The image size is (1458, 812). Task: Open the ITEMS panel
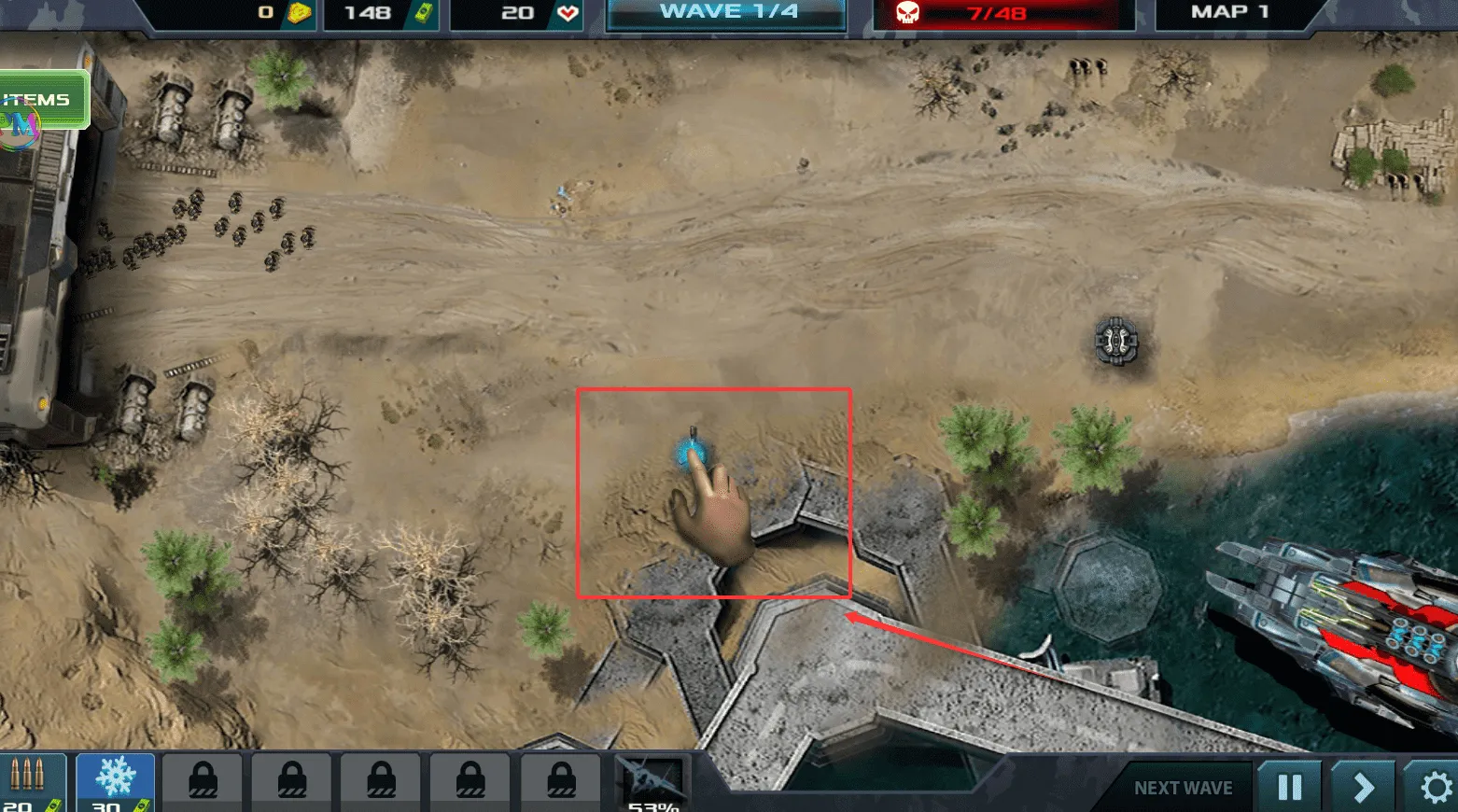click(42, 99)
